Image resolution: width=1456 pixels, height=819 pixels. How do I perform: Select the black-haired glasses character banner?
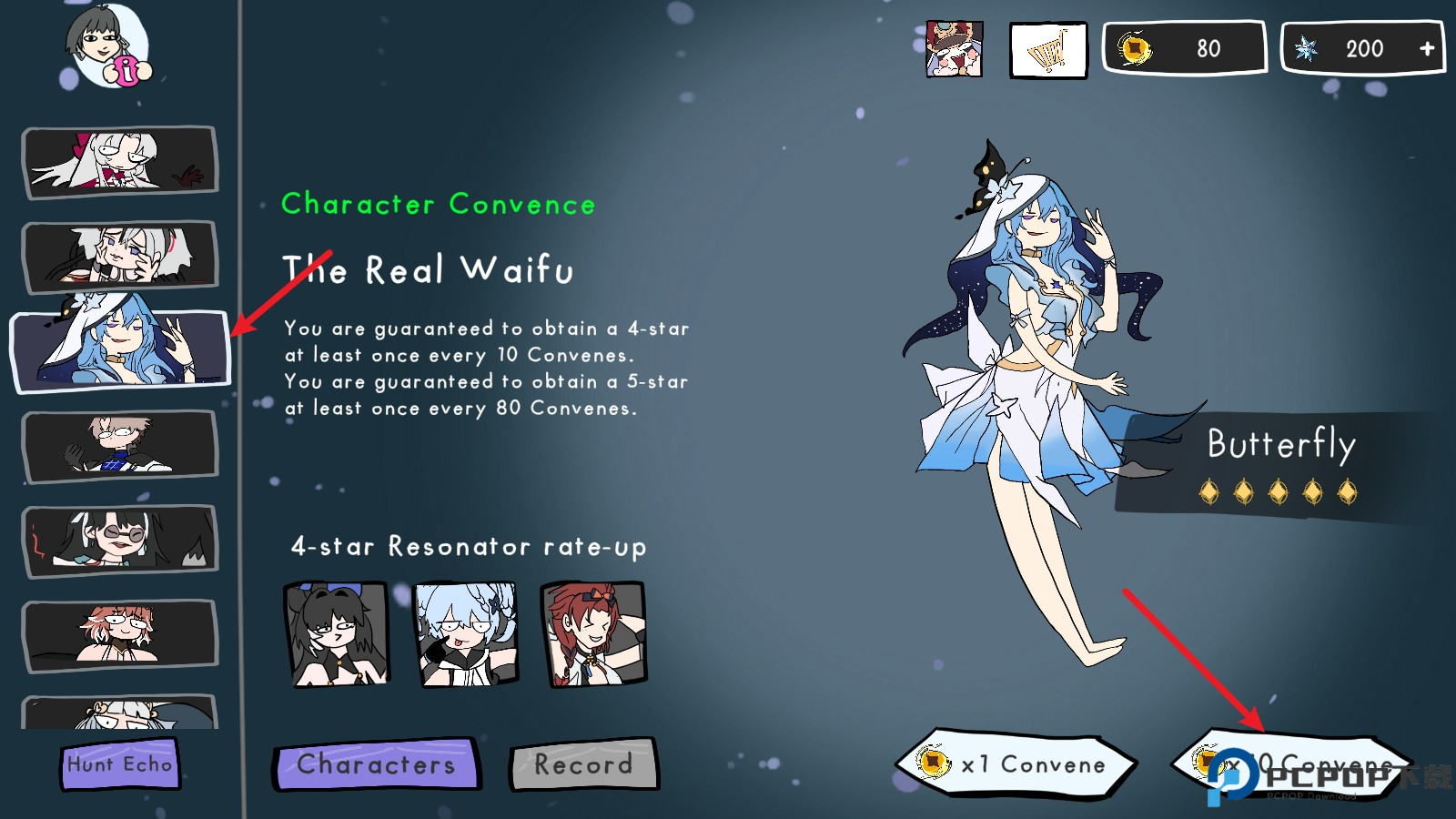coord(120,540)
